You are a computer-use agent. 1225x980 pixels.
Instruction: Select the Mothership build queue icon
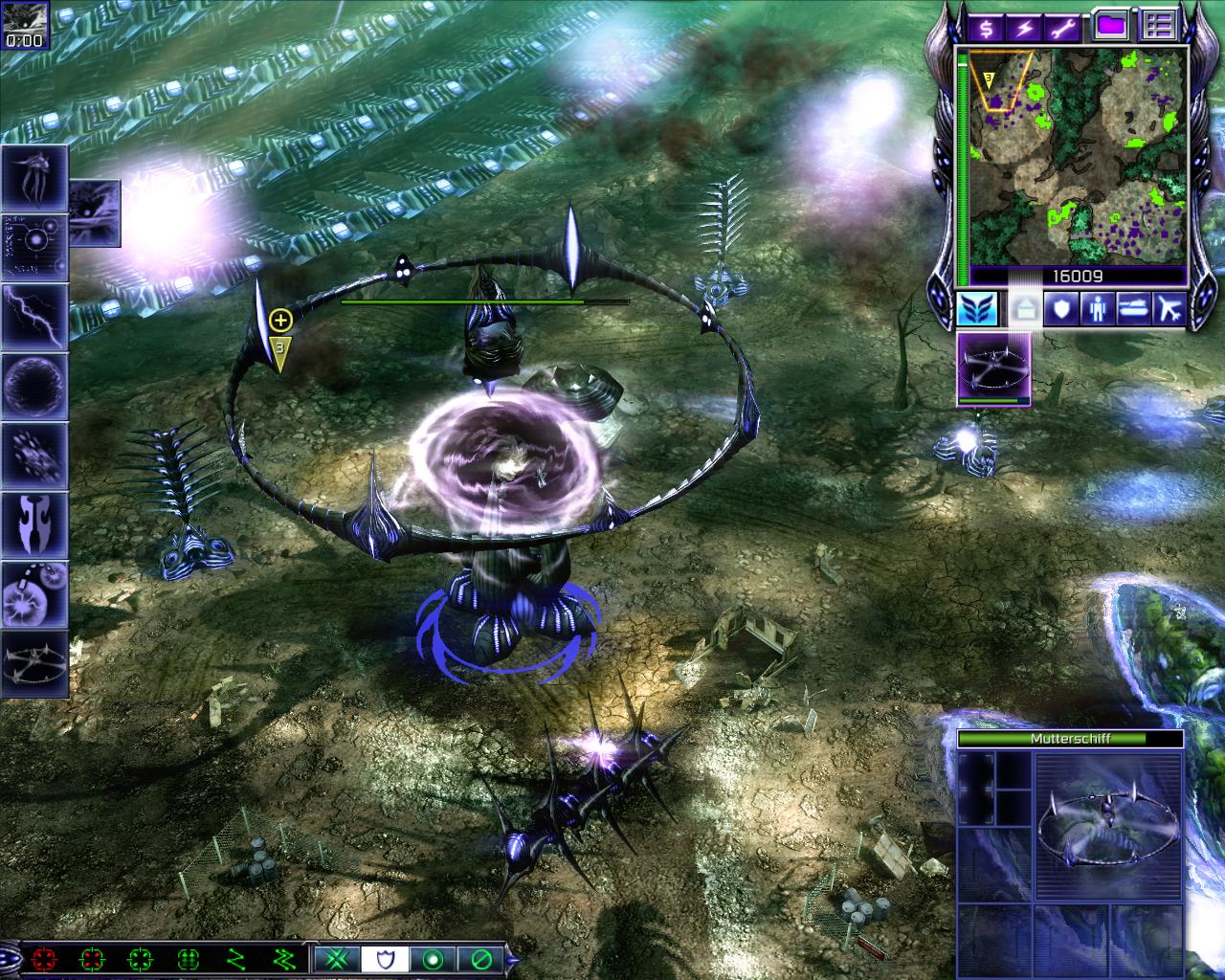tap(994, 368)
